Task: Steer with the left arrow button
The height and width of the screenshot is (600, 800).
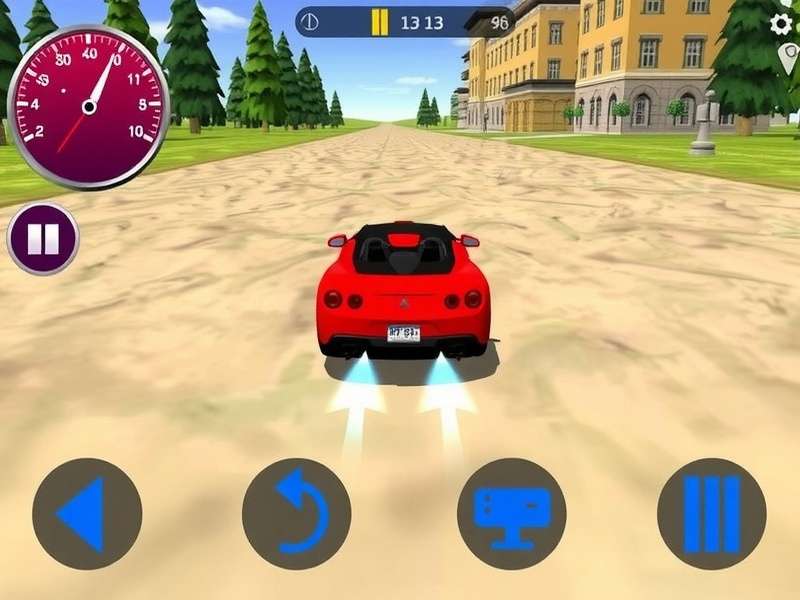Action: [87, 514]
